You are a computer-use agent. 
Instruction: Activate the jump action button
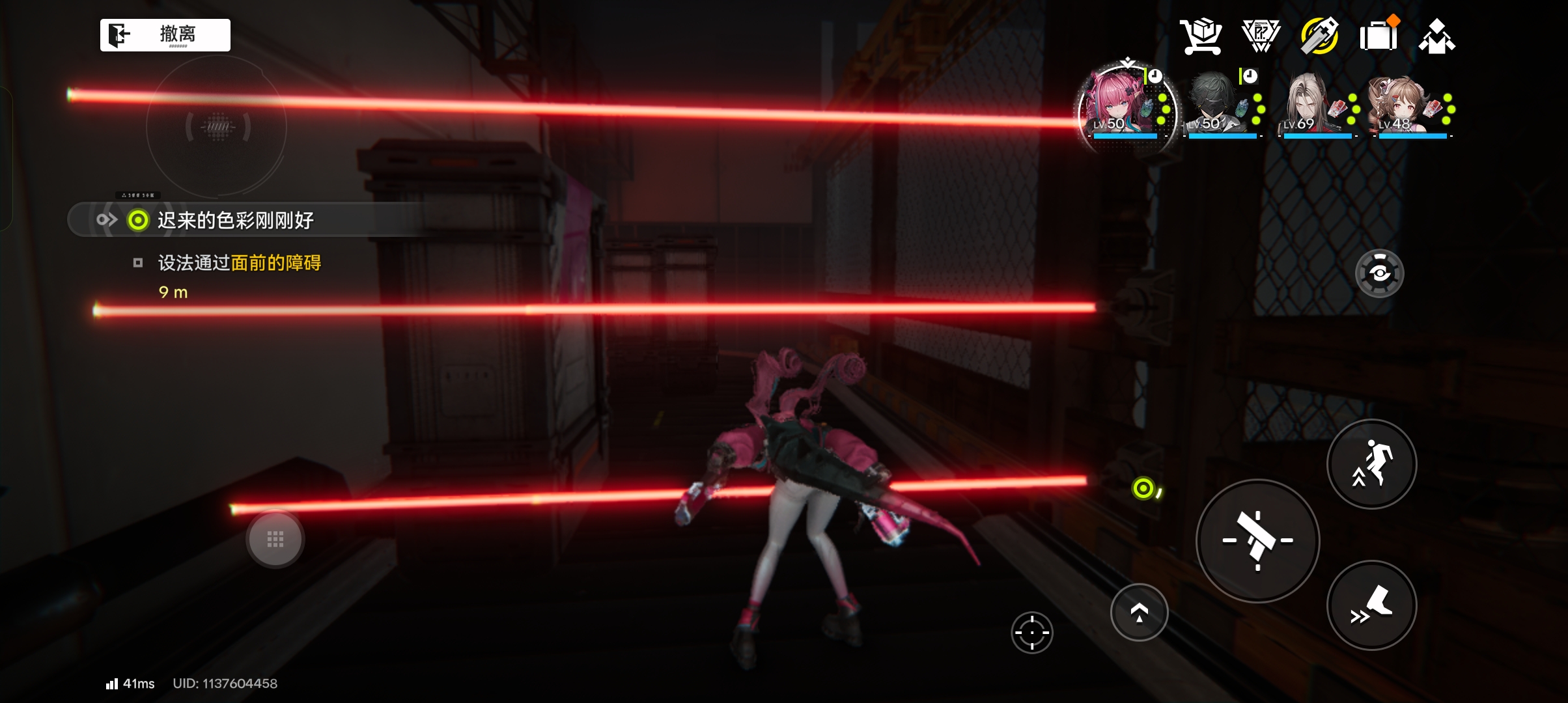[1371, 464]
